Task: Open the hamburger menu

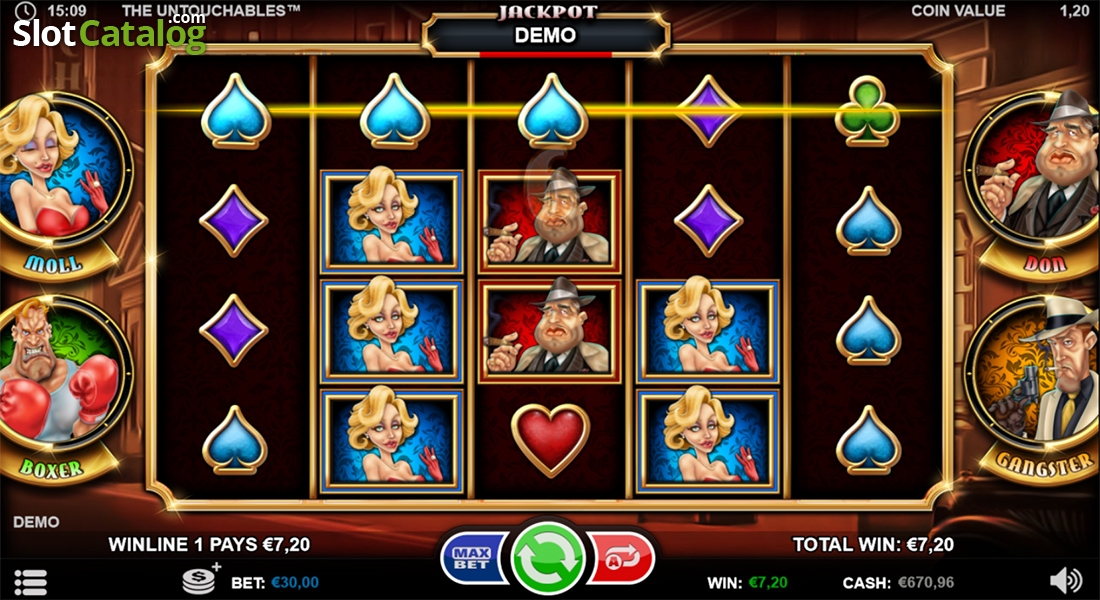Action: click(30, 581)
